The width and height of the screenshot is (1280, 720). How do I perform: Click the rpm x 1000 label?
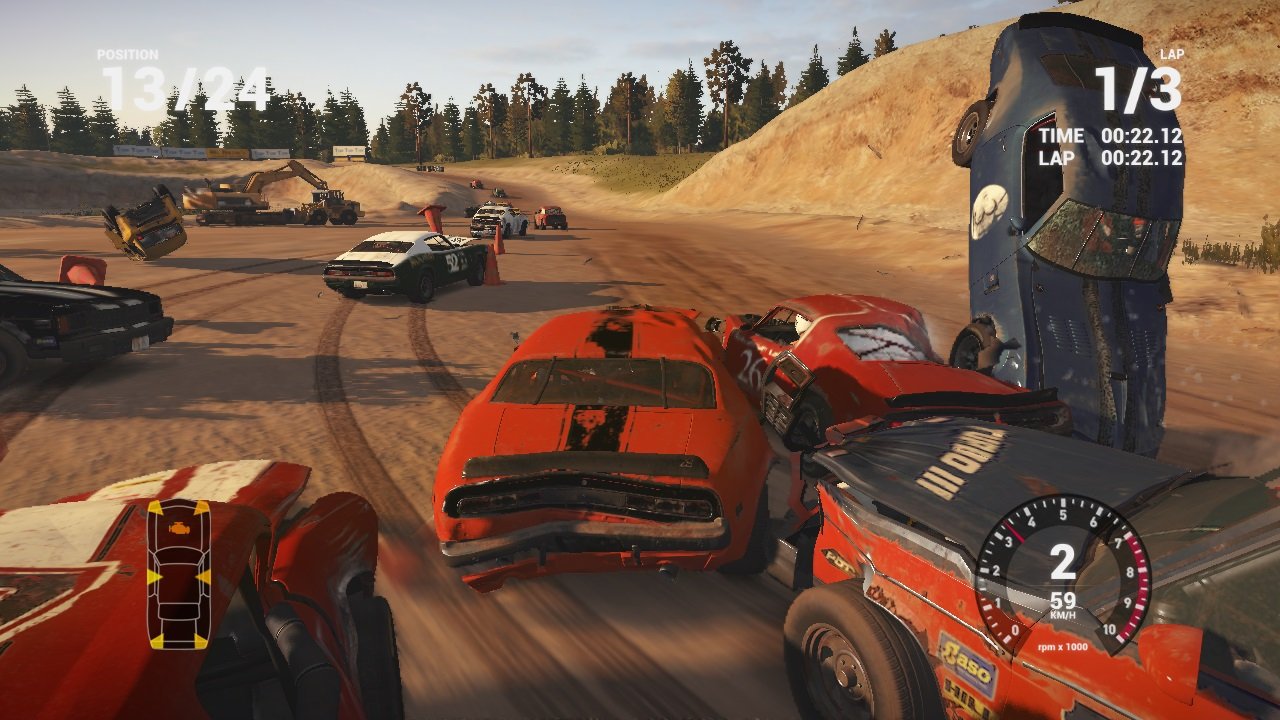pyautogui.click(x=1060, y=645)
